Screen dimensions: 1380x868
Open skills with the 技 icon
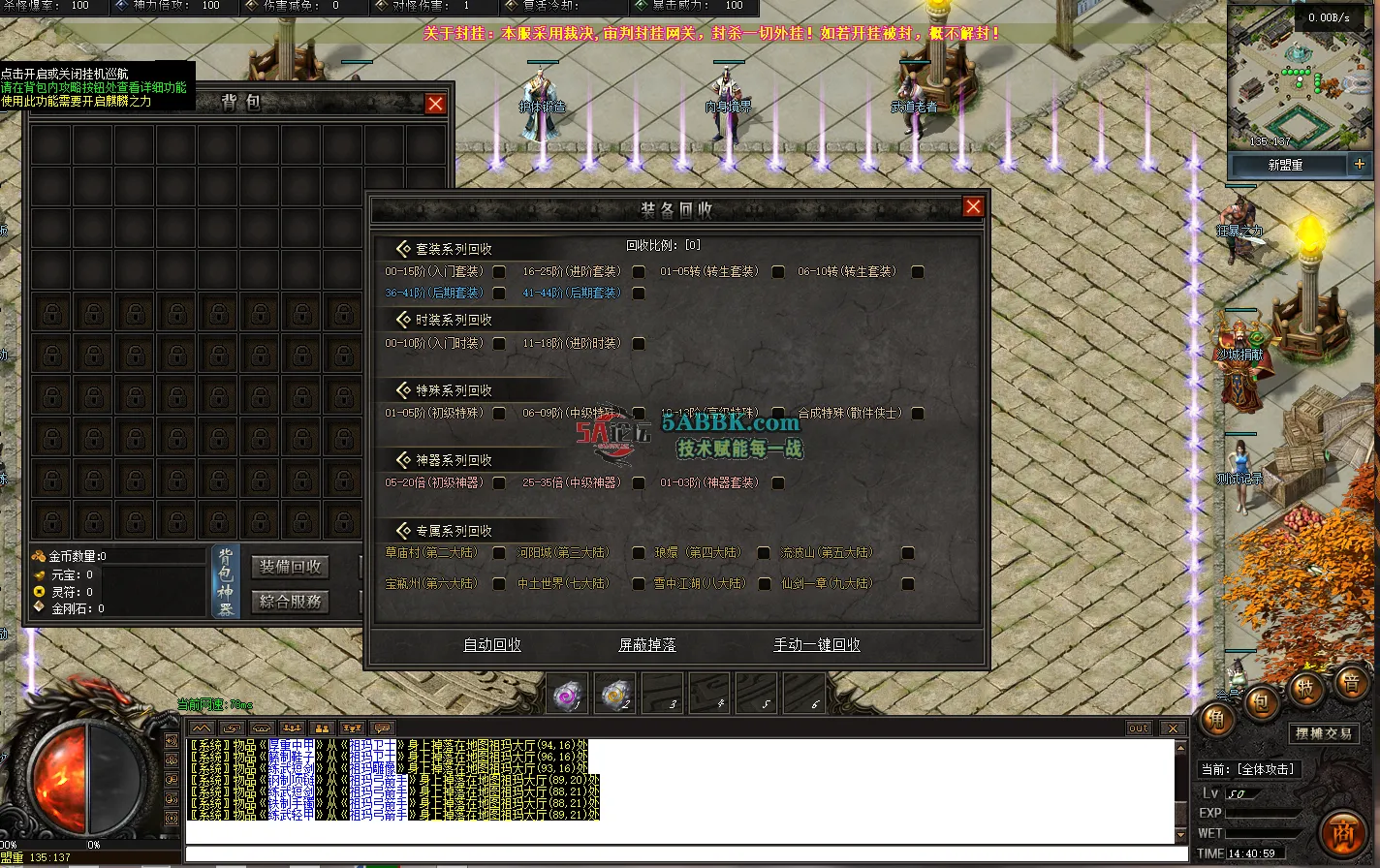(1304, 690)
